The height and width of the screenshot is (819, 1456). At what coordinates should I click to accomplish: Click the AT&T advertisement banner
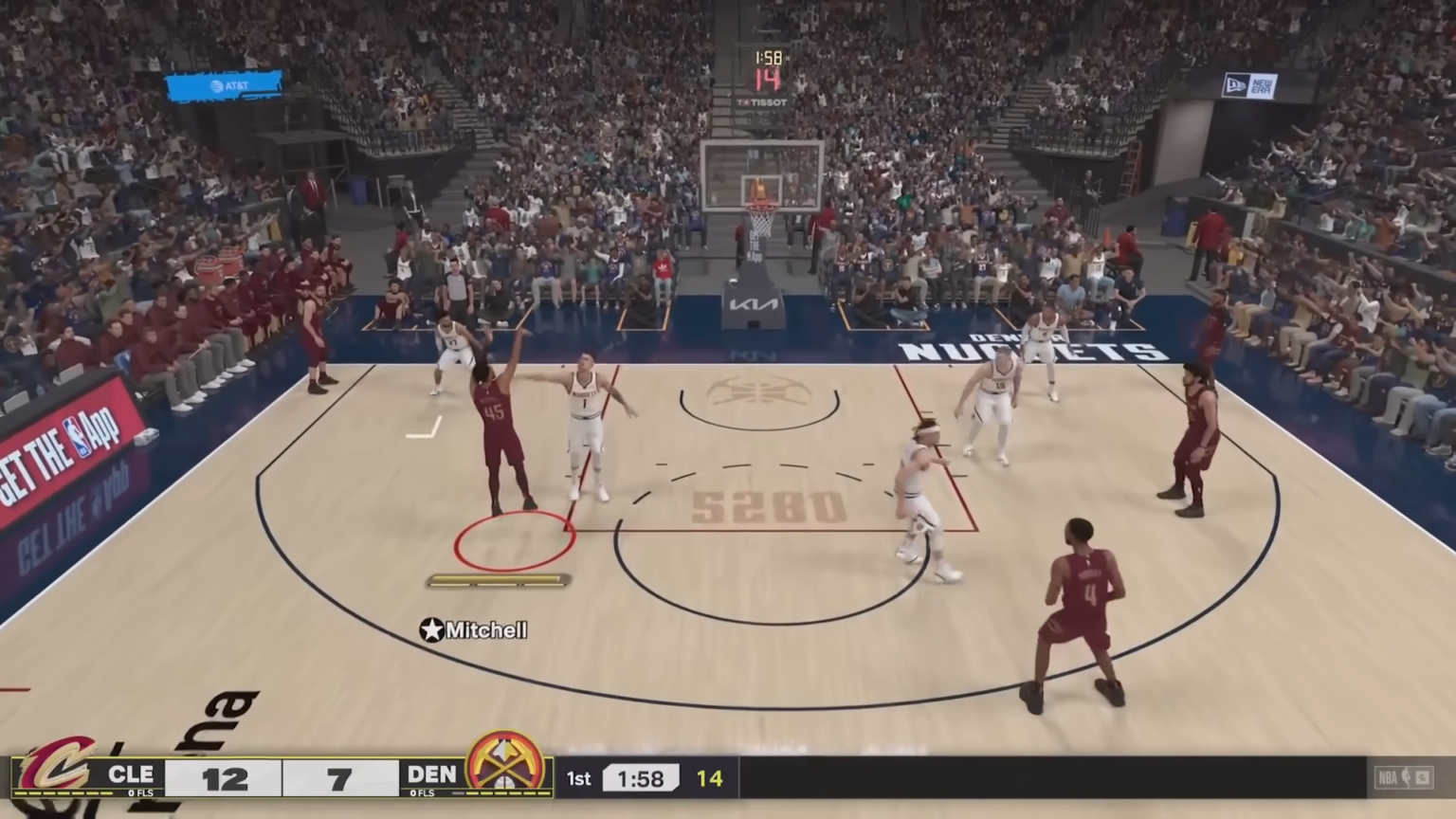[225, 85]
